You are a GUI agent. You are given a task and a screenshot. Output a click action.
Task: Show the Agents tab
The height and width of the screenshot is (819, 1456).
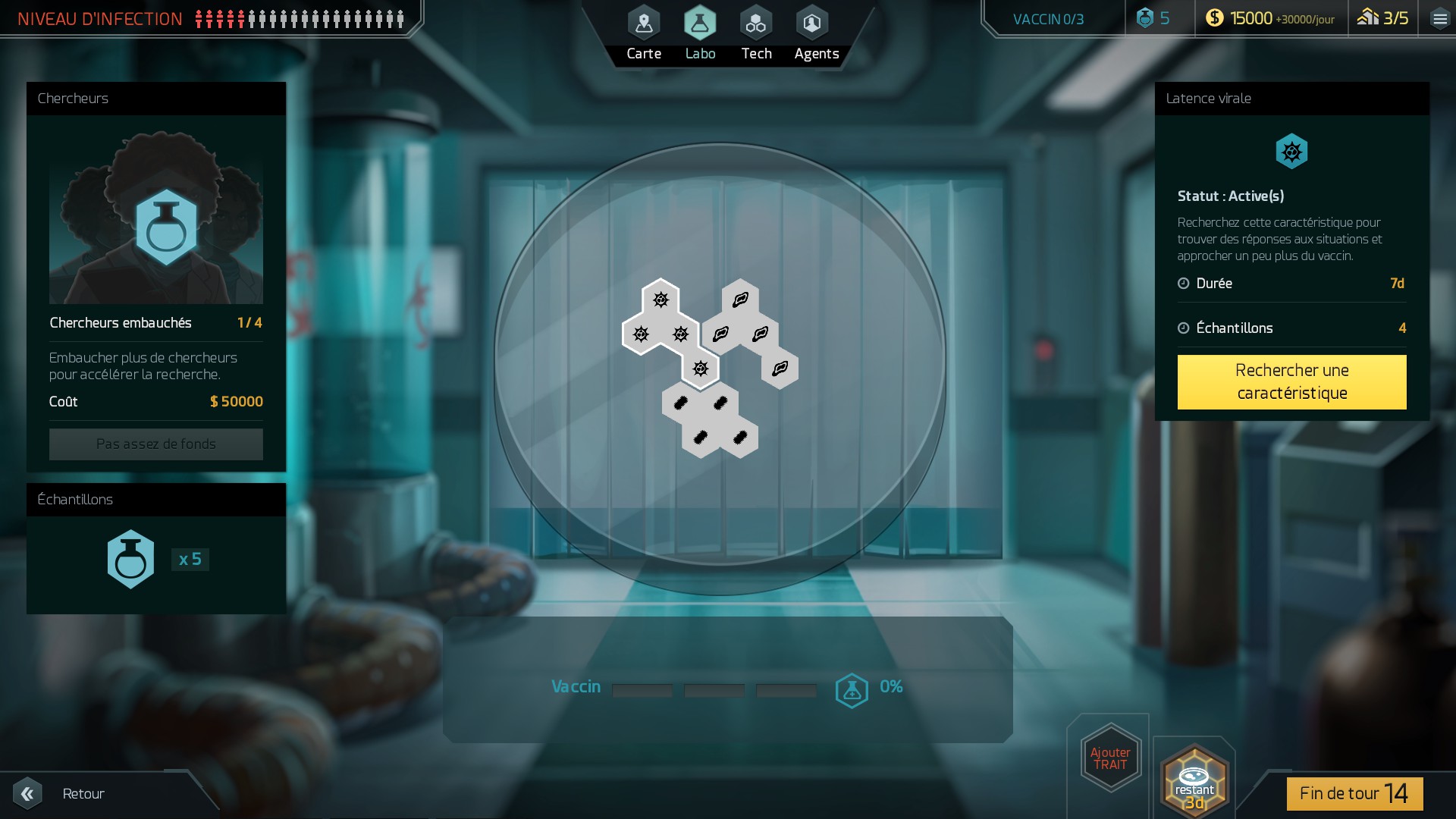816,34
